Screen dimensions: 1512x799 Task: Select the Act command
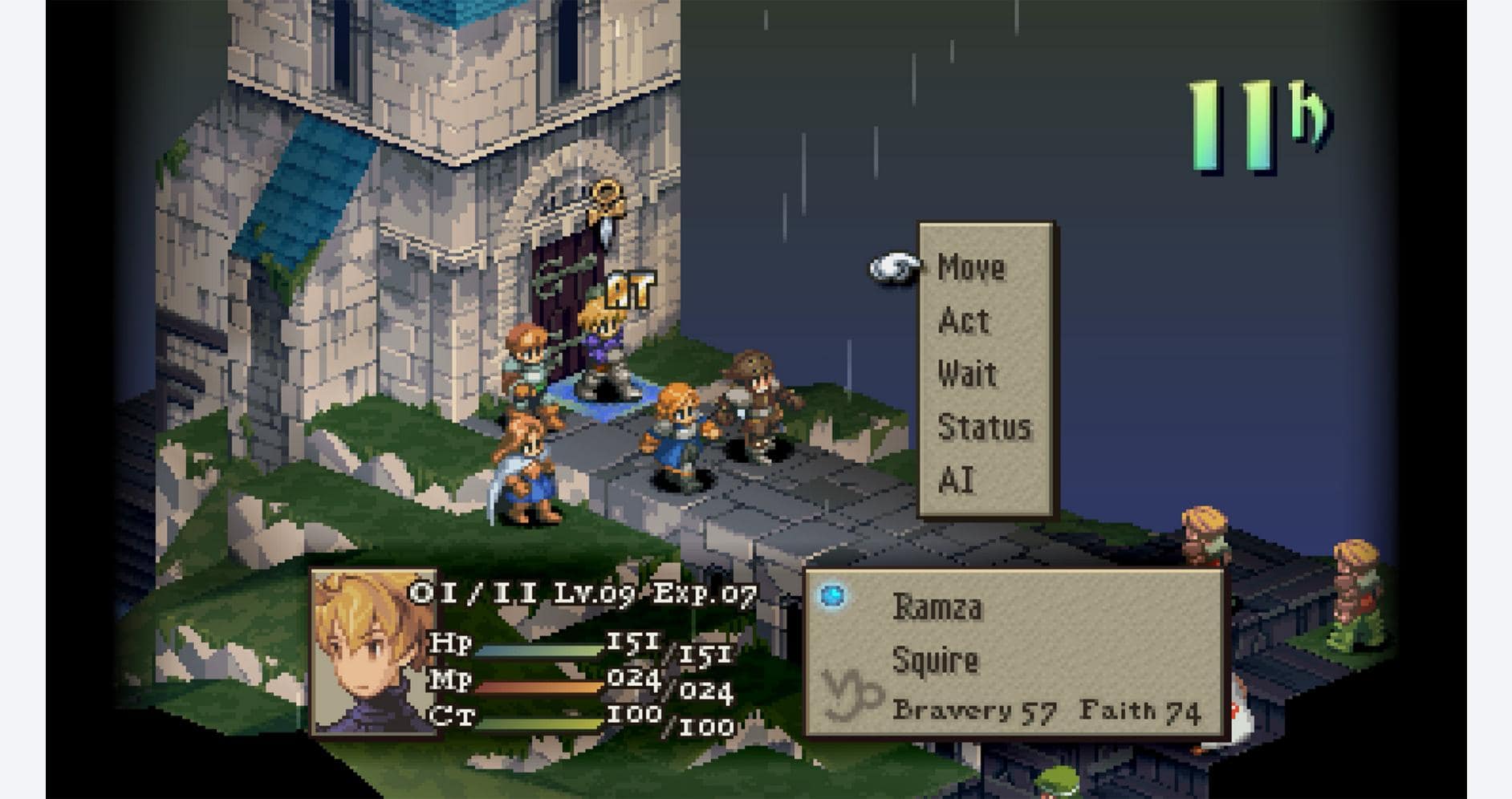[963, 322]
